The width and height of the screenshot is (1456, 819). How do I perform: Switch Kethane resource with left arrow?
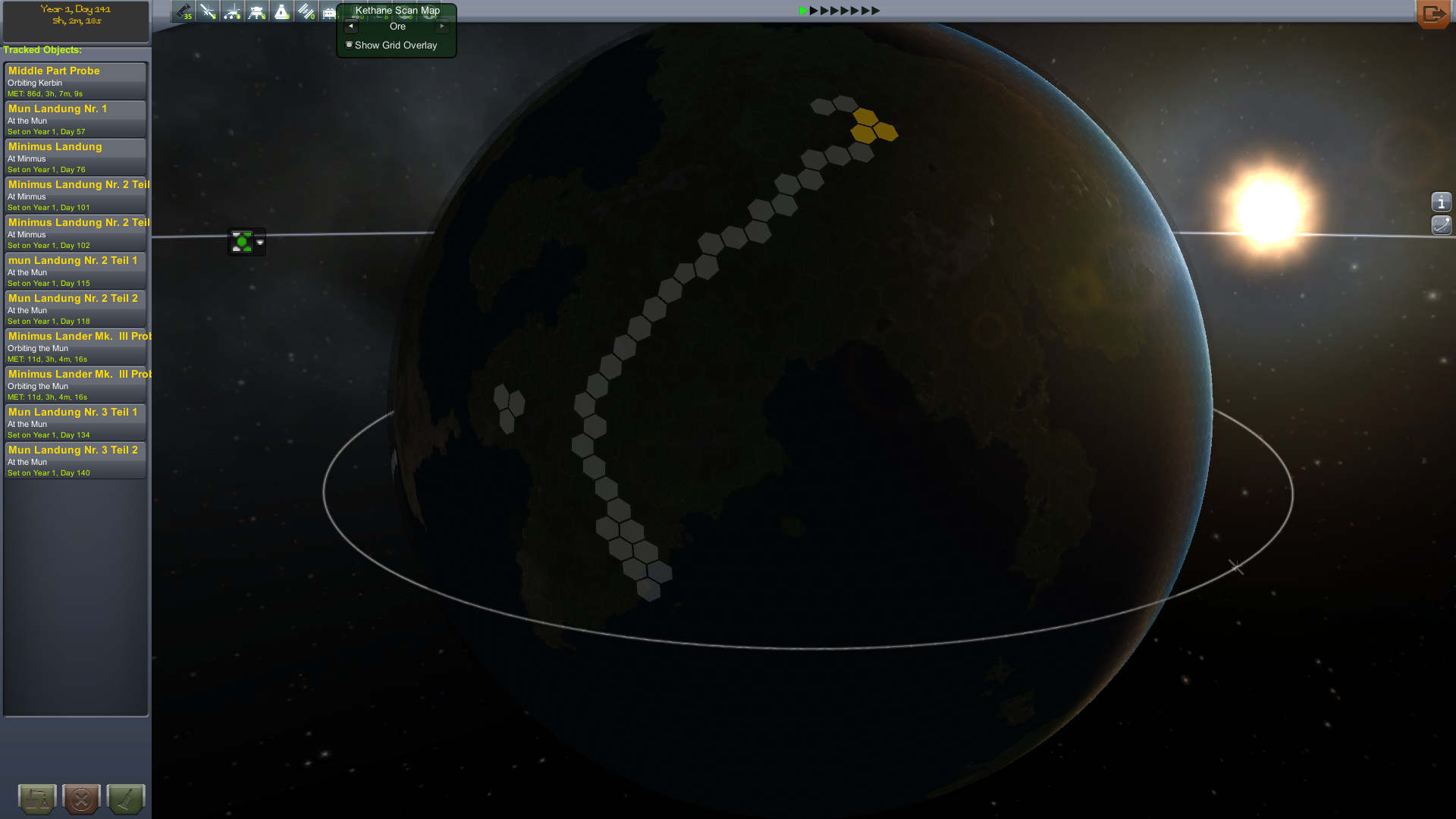350,27
